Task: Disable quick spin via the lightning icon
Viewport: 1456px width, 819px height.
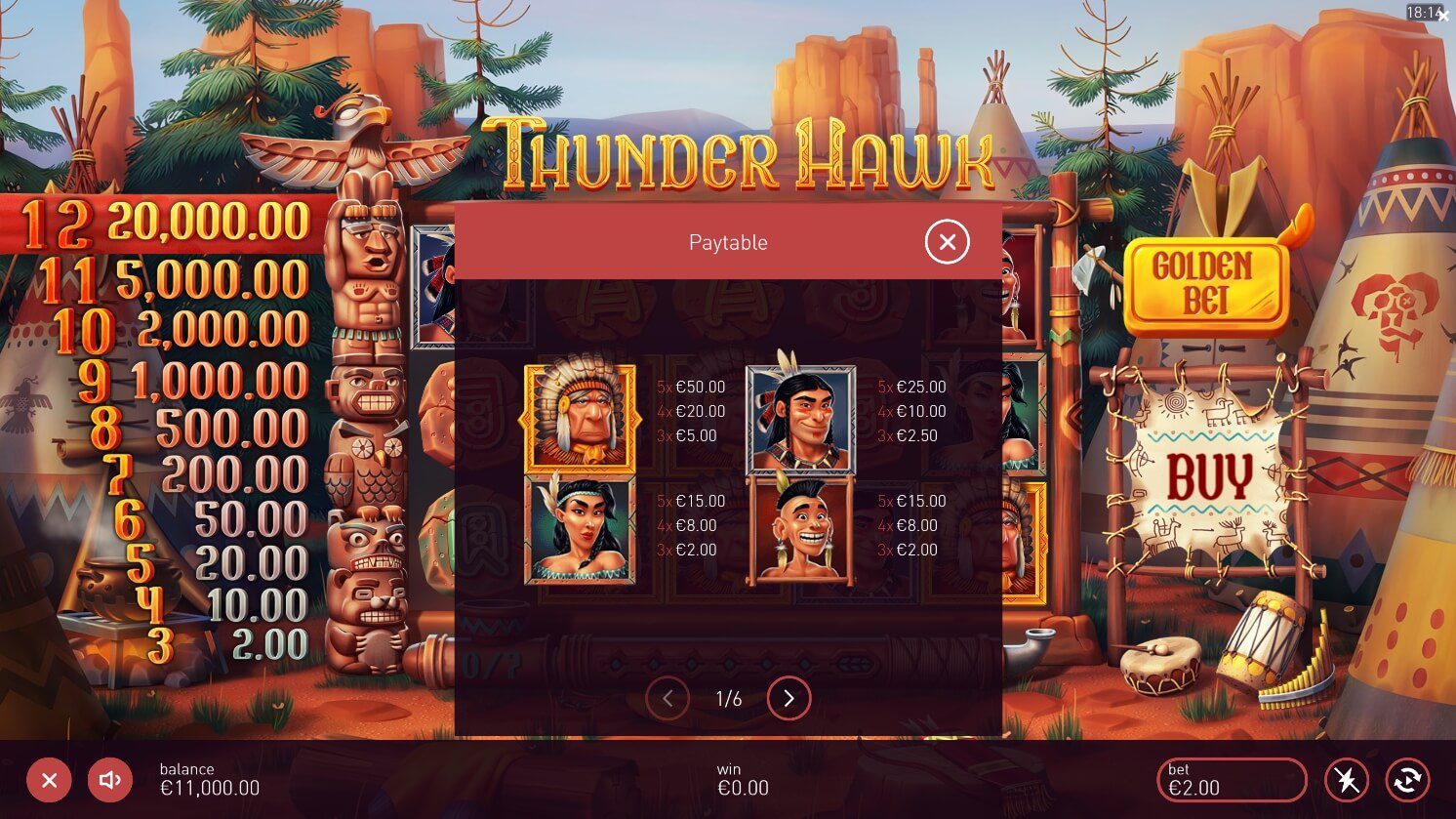Action: 1348,780
